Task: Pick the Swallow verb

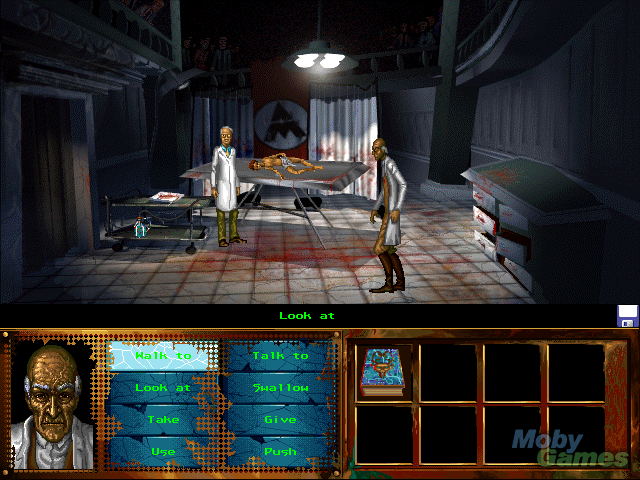Action: [280, 387]
